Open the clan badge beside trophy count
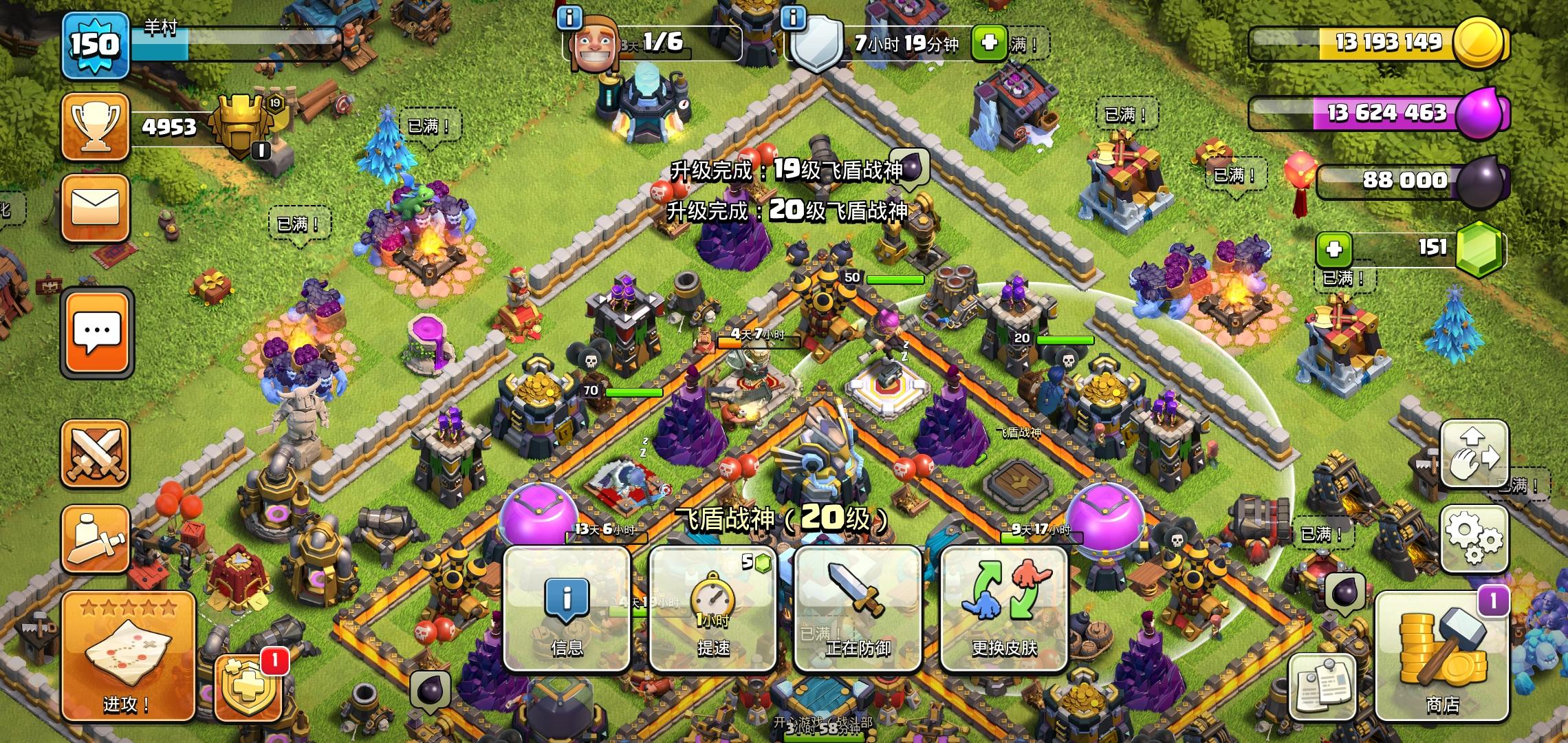Viewport: 1568px width, 743px height. [240, 124]
